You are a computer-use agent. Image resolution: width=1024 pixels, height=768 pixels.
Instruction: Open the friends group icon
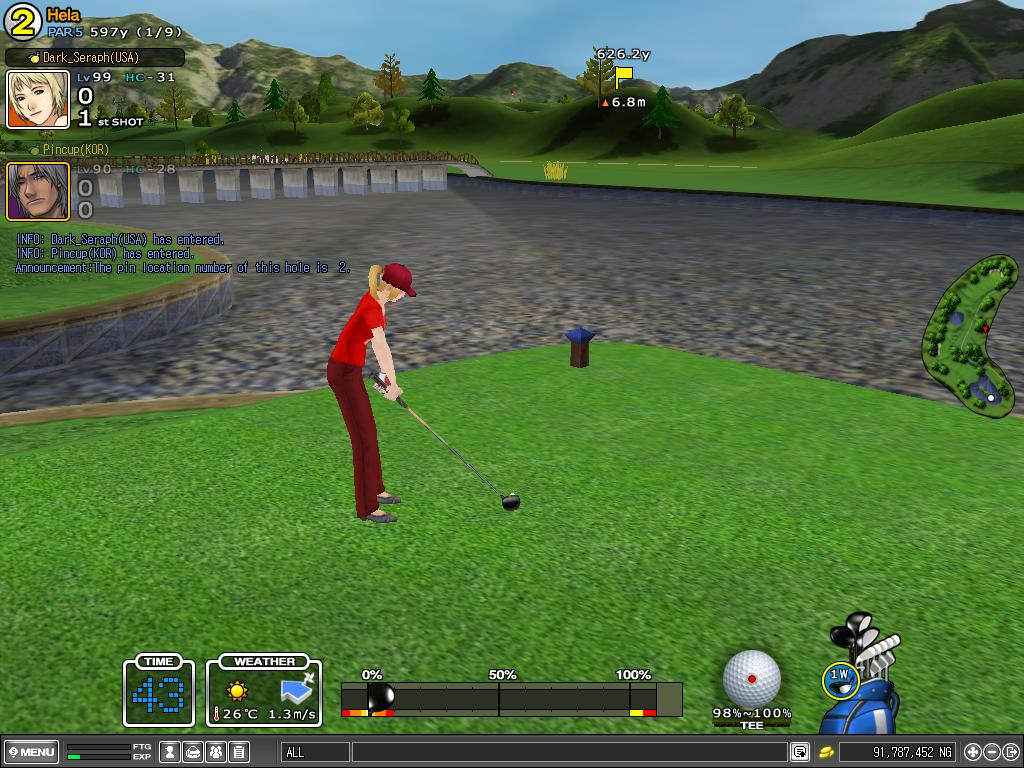216,752
